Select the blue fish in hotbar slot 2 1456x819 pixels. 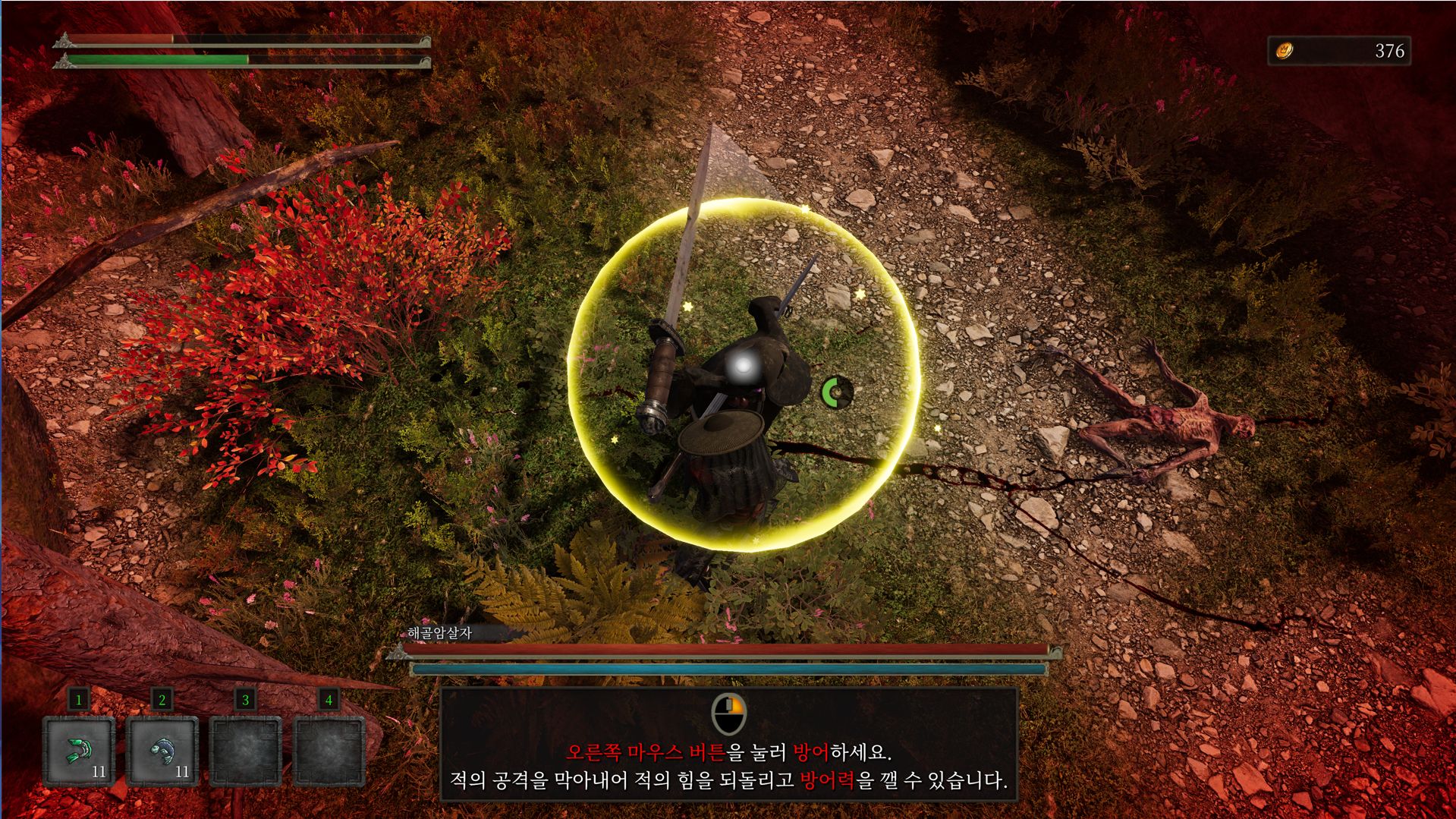click(x=162, y=751)
